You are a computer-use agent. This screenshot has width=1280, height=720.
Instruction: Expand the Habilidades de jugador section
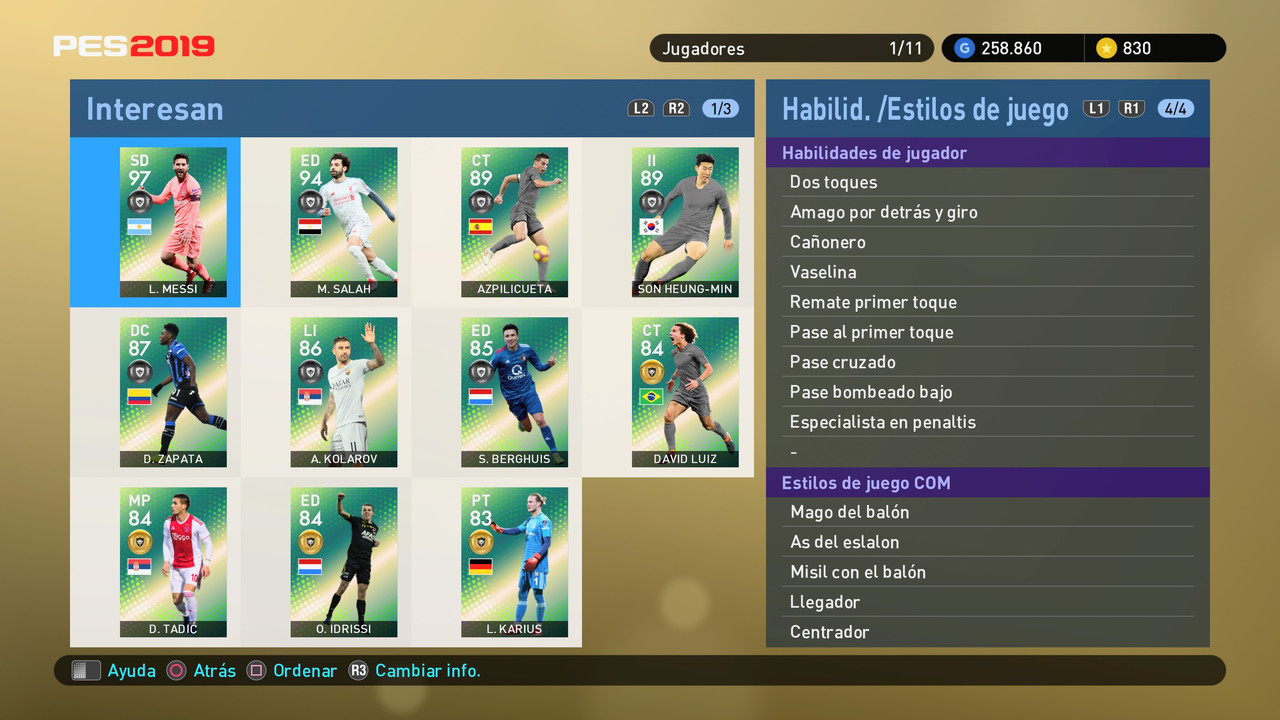coord(880,152)
